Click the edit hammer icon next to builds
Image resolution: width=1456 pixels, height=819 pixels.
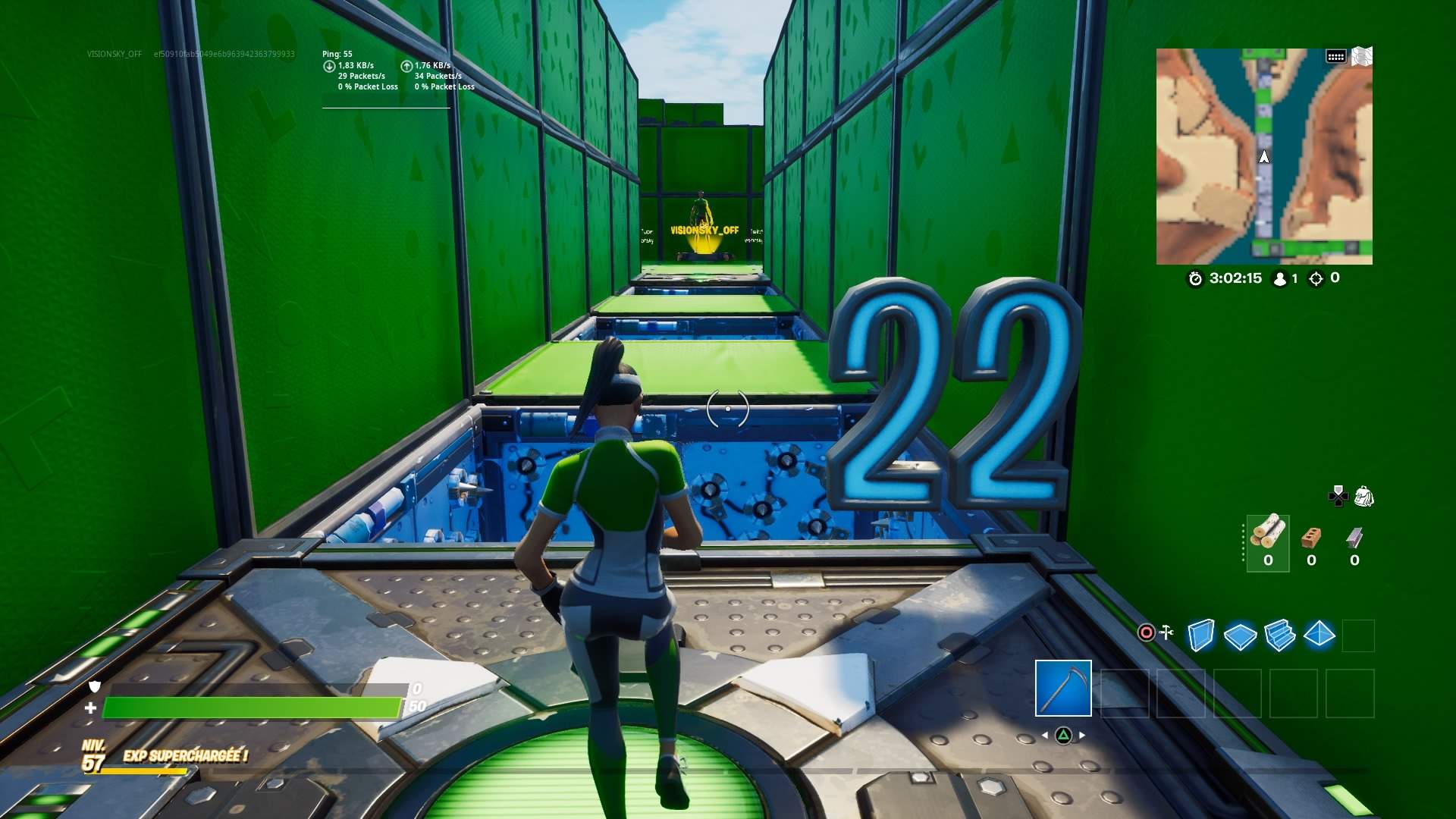click(1166, 632)
